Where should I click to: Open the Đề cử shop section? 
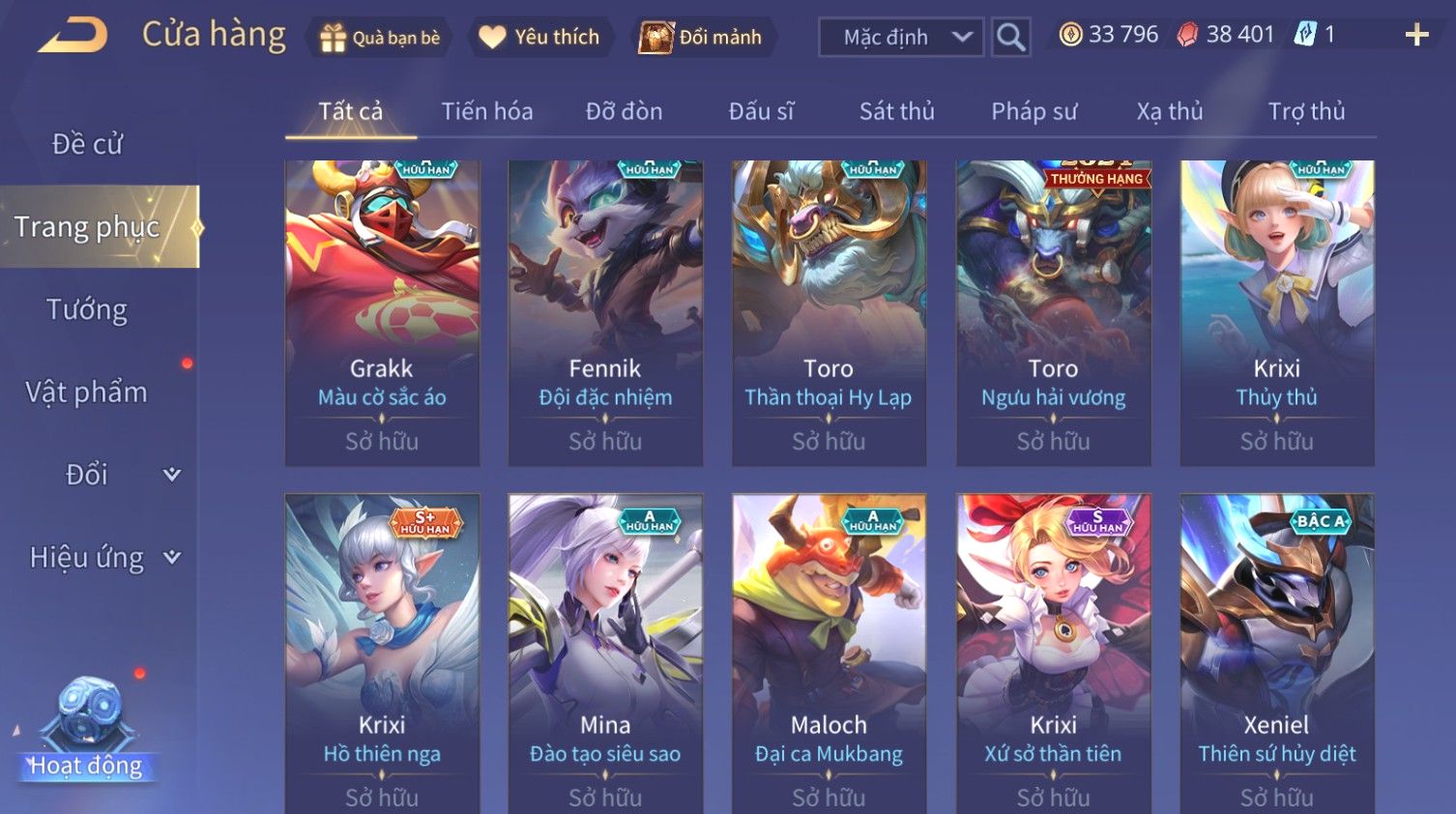(87, 144)
